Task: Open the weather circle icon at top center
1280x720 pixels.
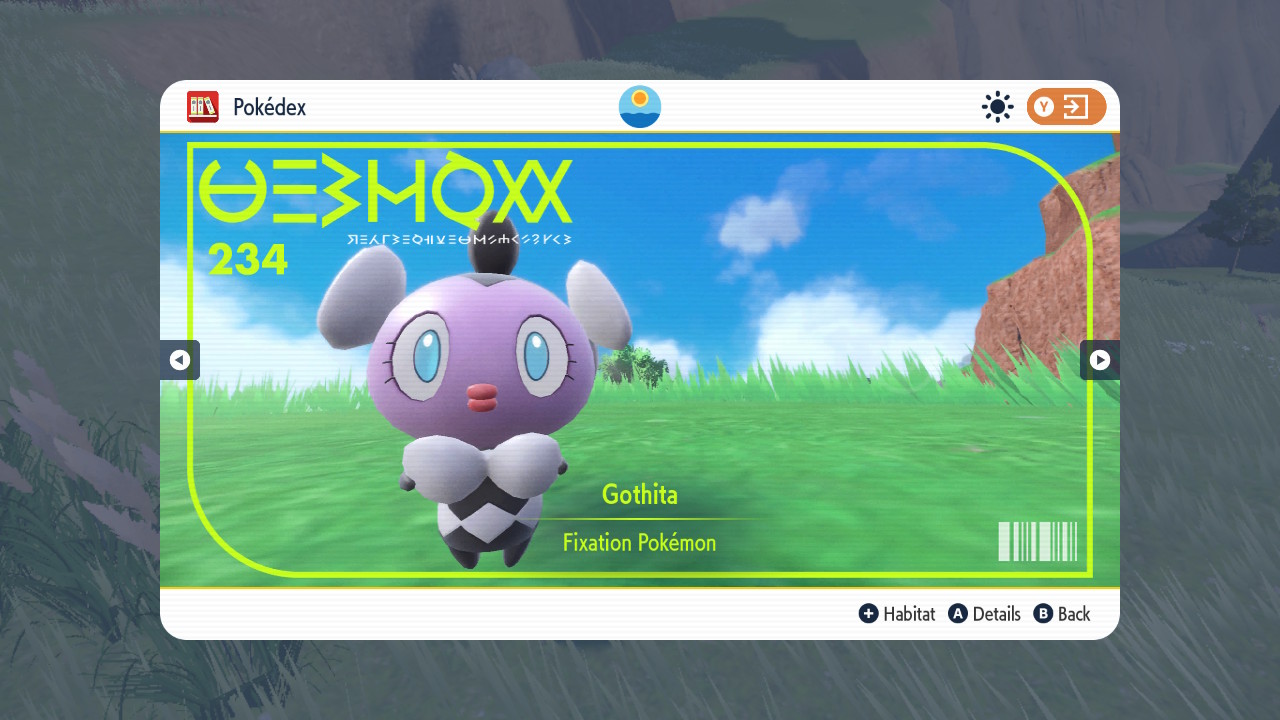Action: pos(639,106)
